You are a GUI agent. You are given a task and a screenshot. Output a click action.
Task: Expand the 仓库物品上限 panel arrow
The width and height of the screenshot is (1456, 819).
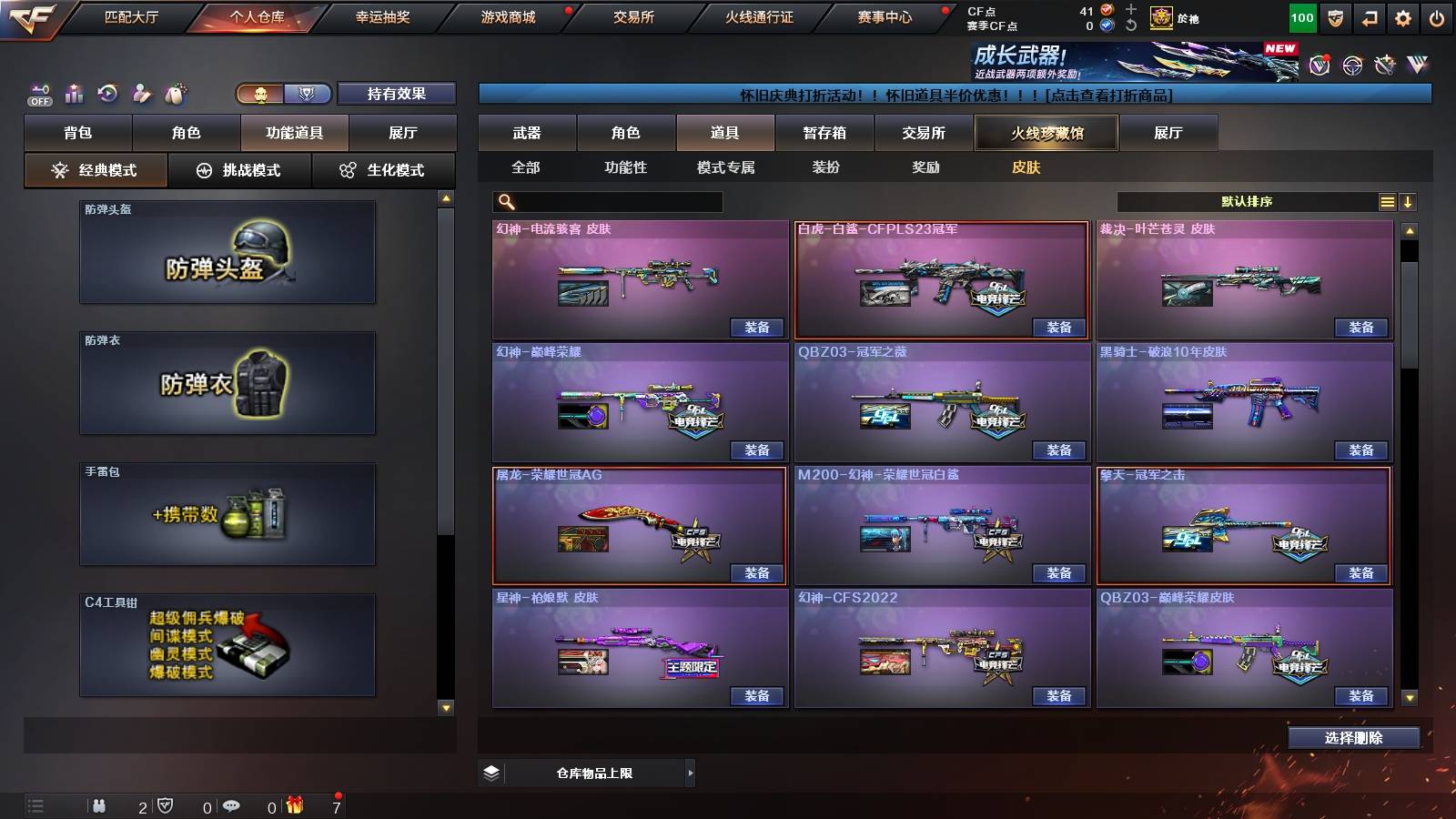coord(690,772)
